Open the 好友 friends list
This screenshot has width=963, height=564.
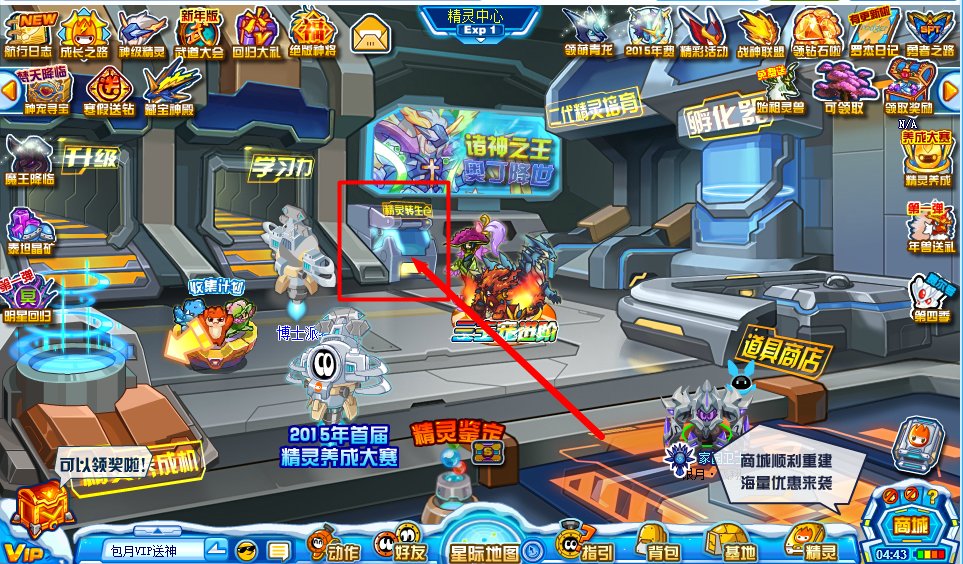397,546
